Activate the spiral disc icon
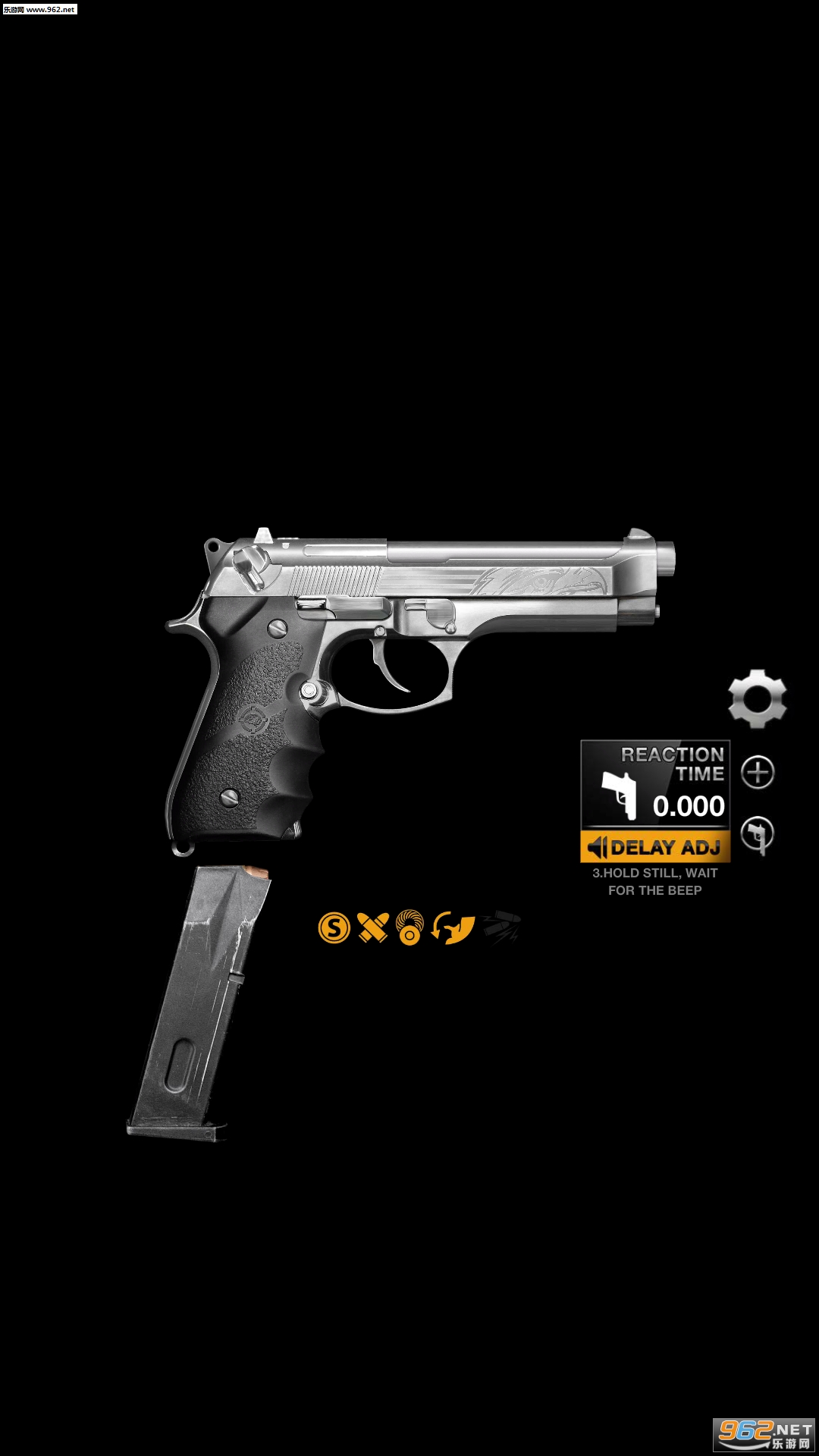The height and width of the screenshot is (1456, 819). click(410, 927)
